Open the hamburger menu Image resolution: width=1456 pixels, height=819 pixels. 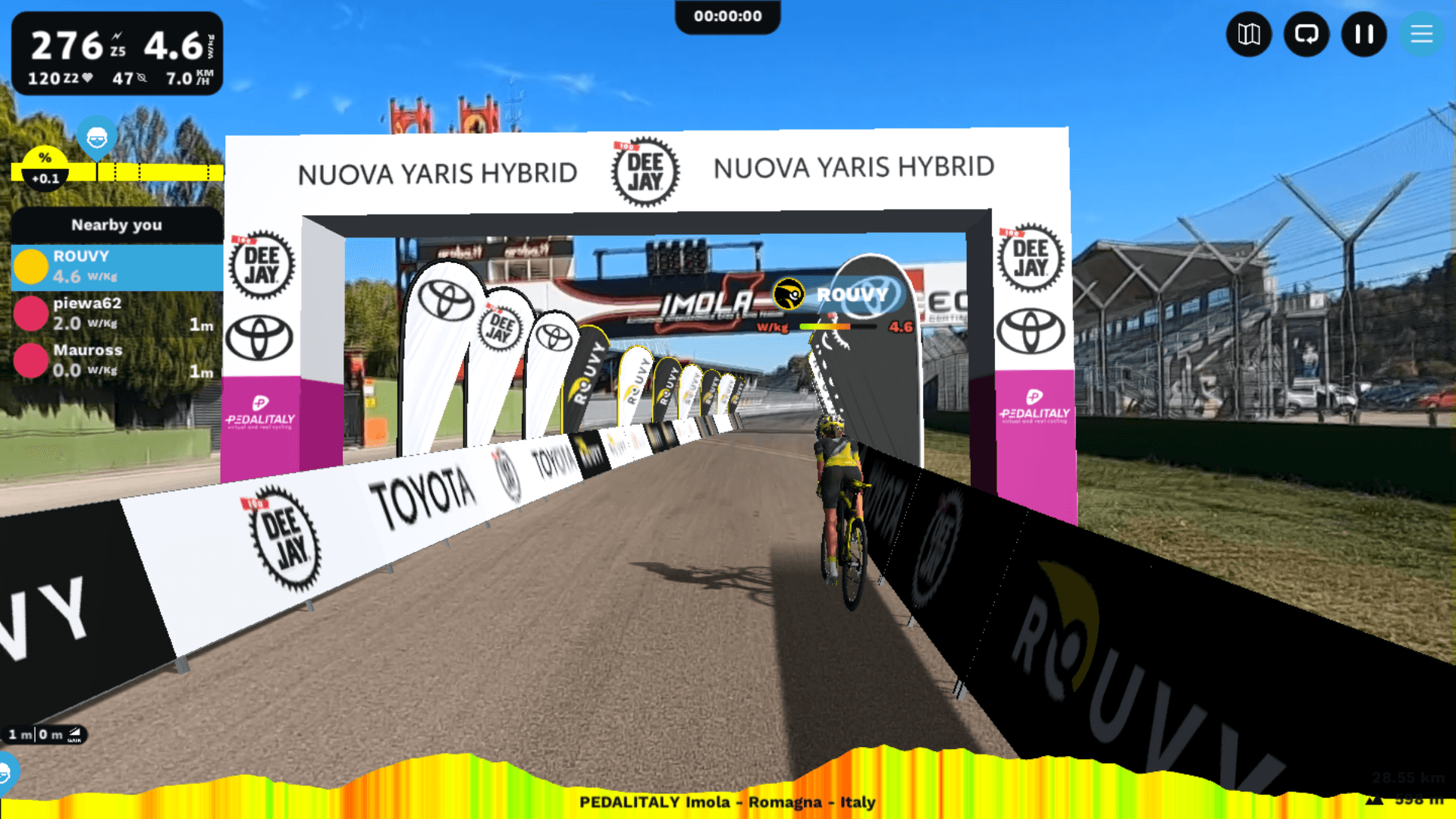[1421, 34]
